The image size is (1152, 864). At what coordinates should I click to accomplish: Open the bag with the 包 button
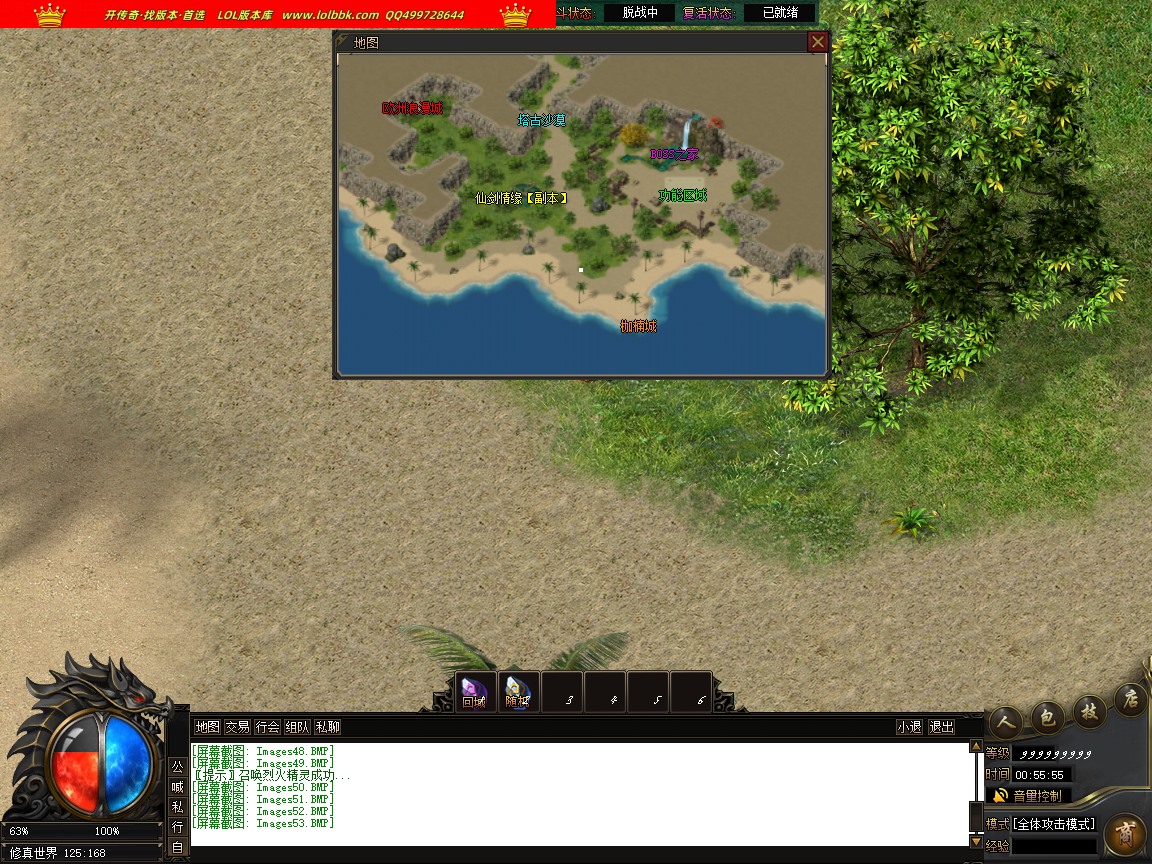click(1046, 715)
